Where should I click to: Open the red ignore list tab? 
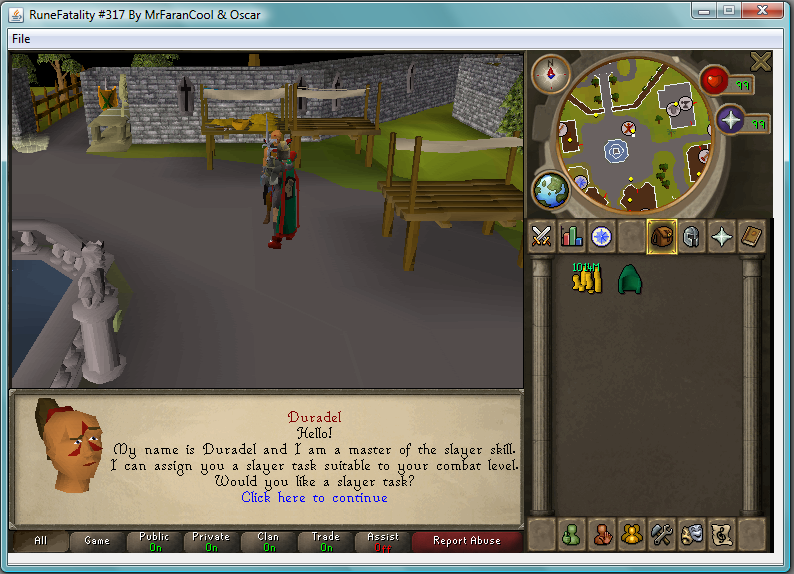[601, 534]
